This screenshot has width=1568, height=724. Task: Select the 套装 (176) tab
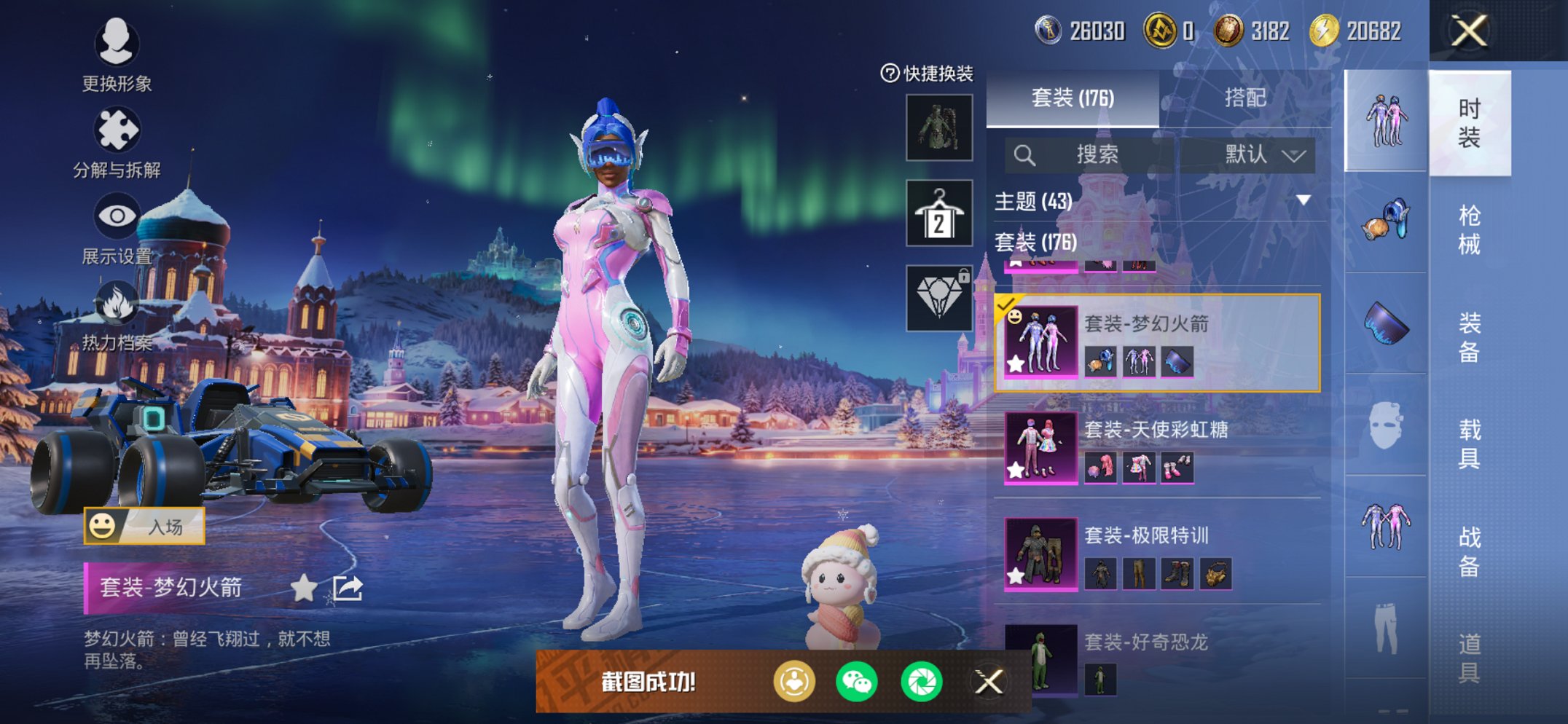point(1072,98)
